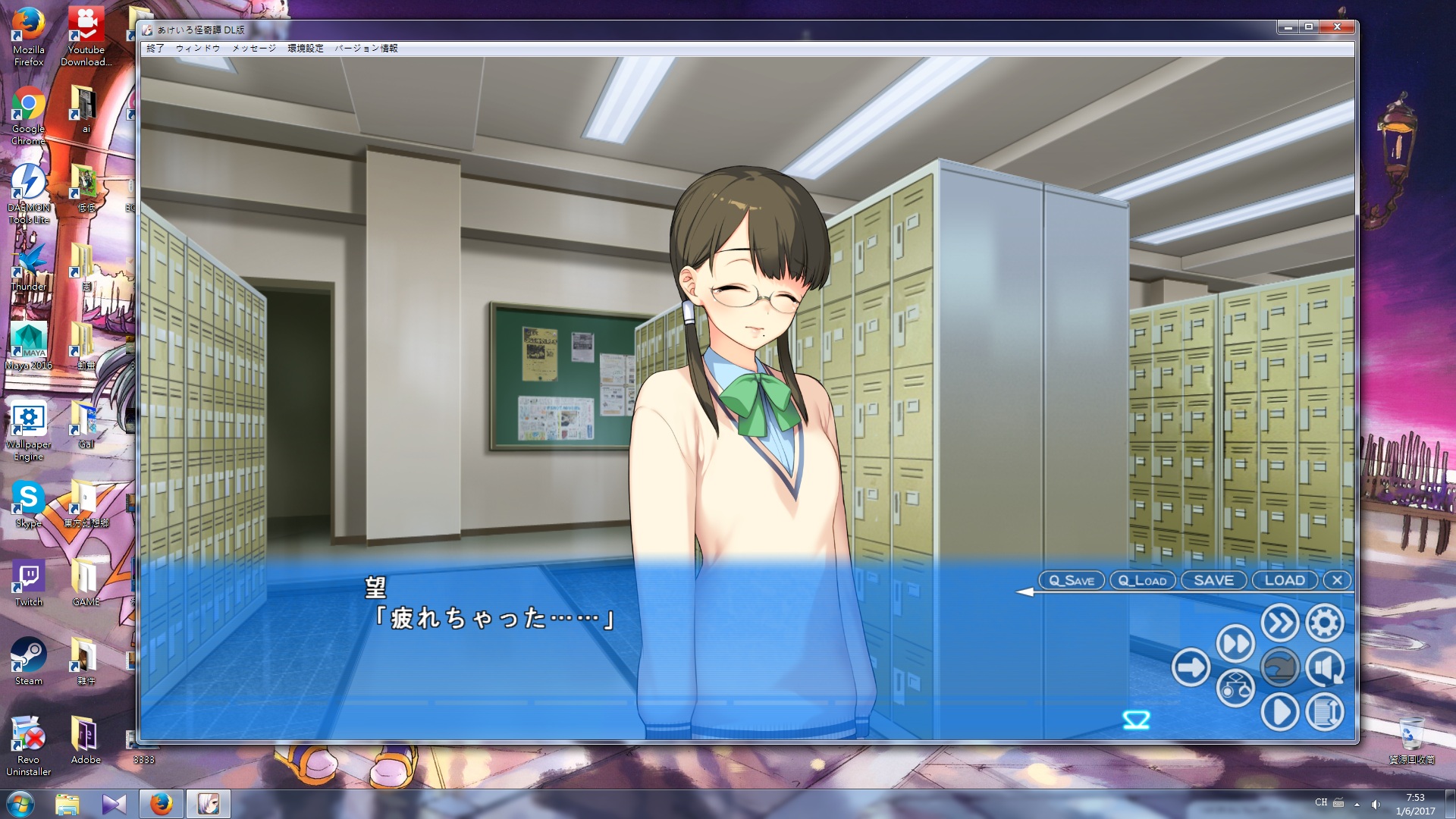Open the text backlog page icon

coord(1325,713)
